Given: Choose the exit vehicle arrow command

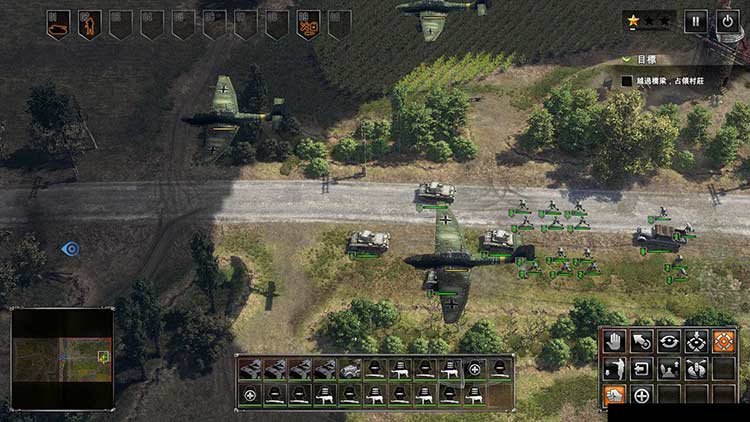Looking at the screenshot, I should point(641,369).
